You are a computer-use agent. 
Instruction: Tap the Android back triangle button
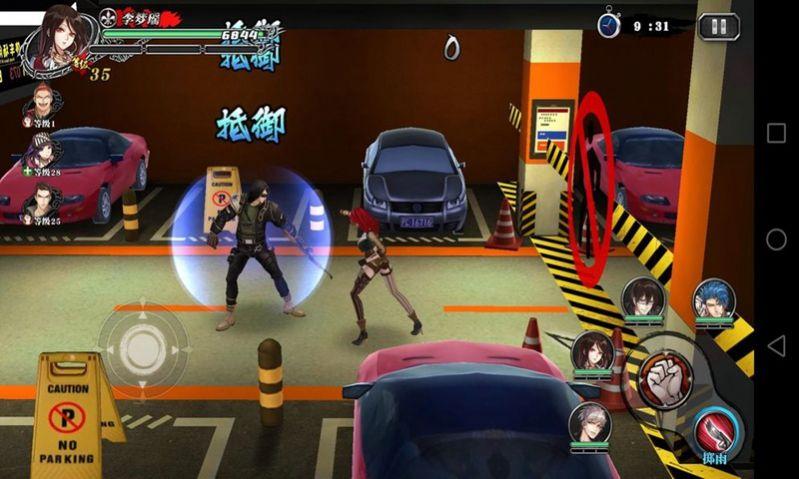click(776, 345)
